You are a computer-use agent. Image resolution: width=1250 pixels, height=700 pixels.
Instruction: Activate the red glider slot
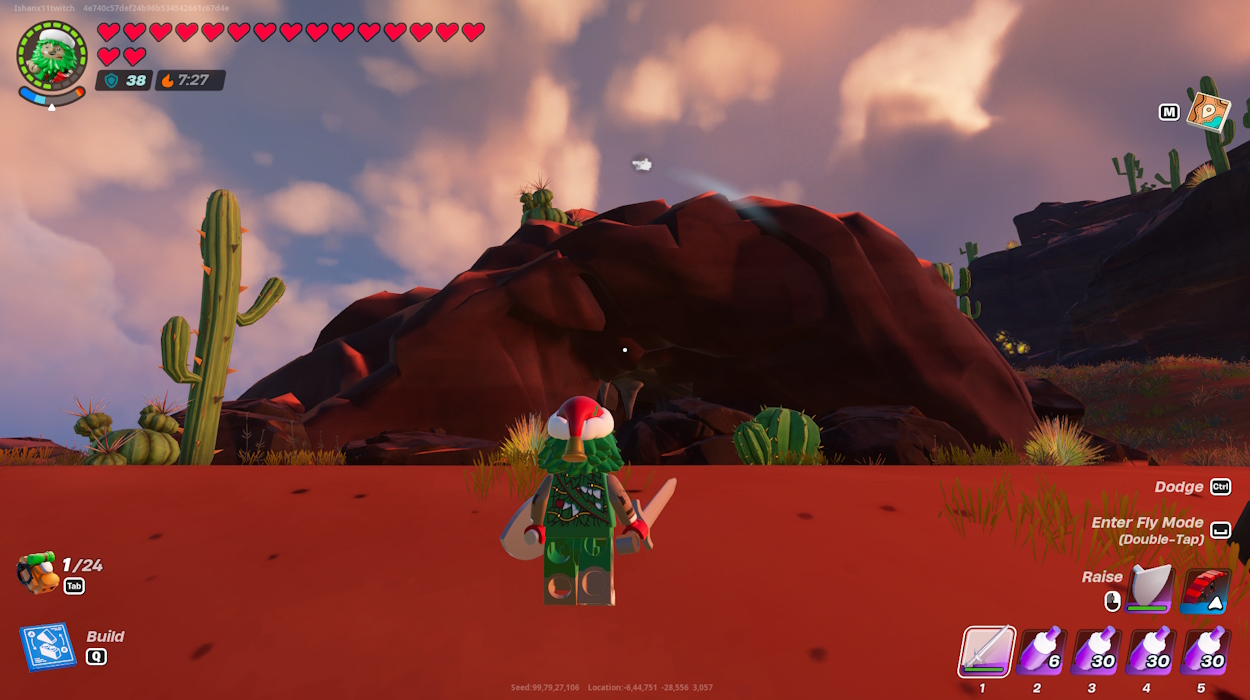pos(1204,590)
